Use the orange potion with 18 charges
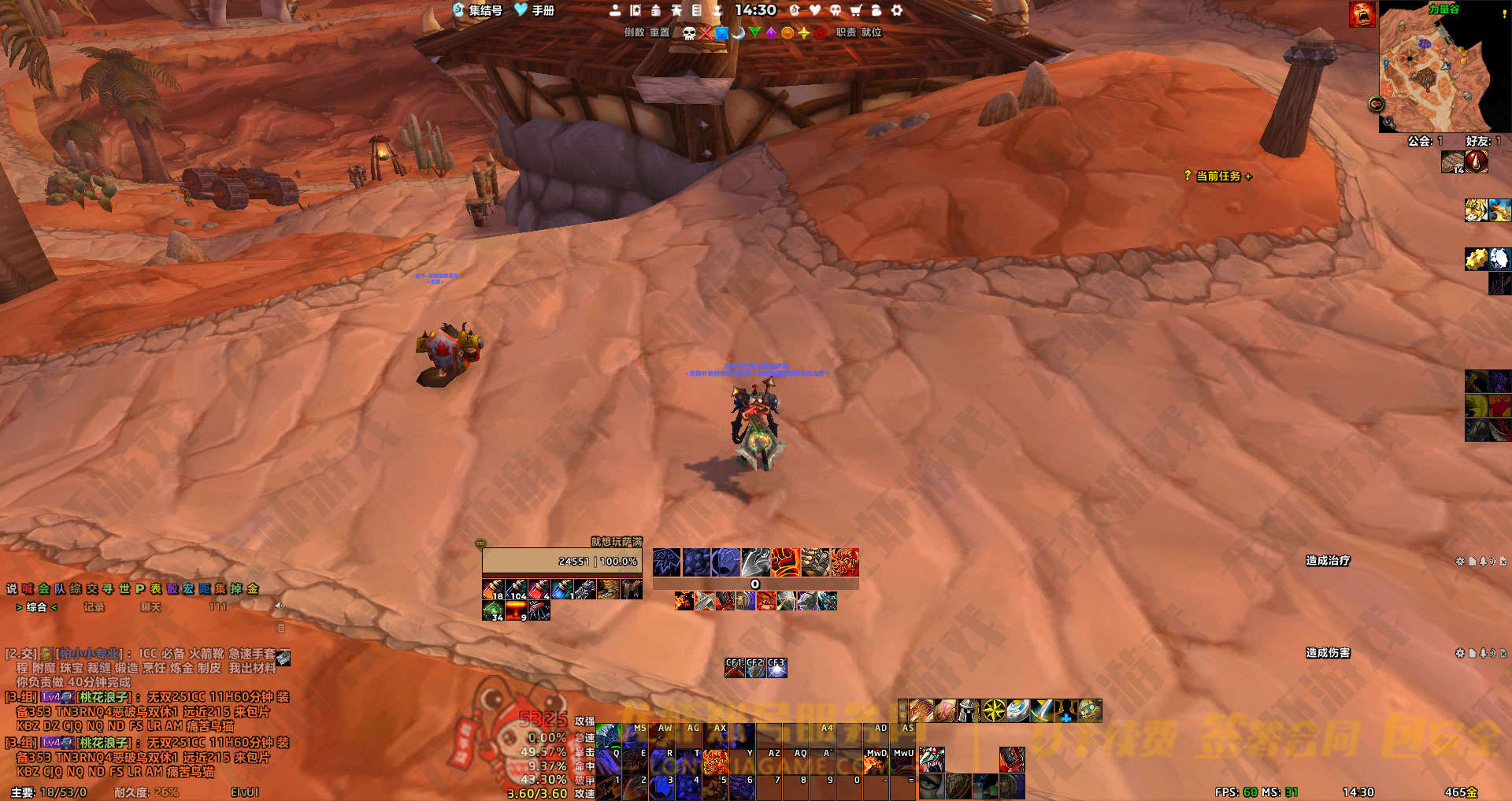 [x=493, y=589]
